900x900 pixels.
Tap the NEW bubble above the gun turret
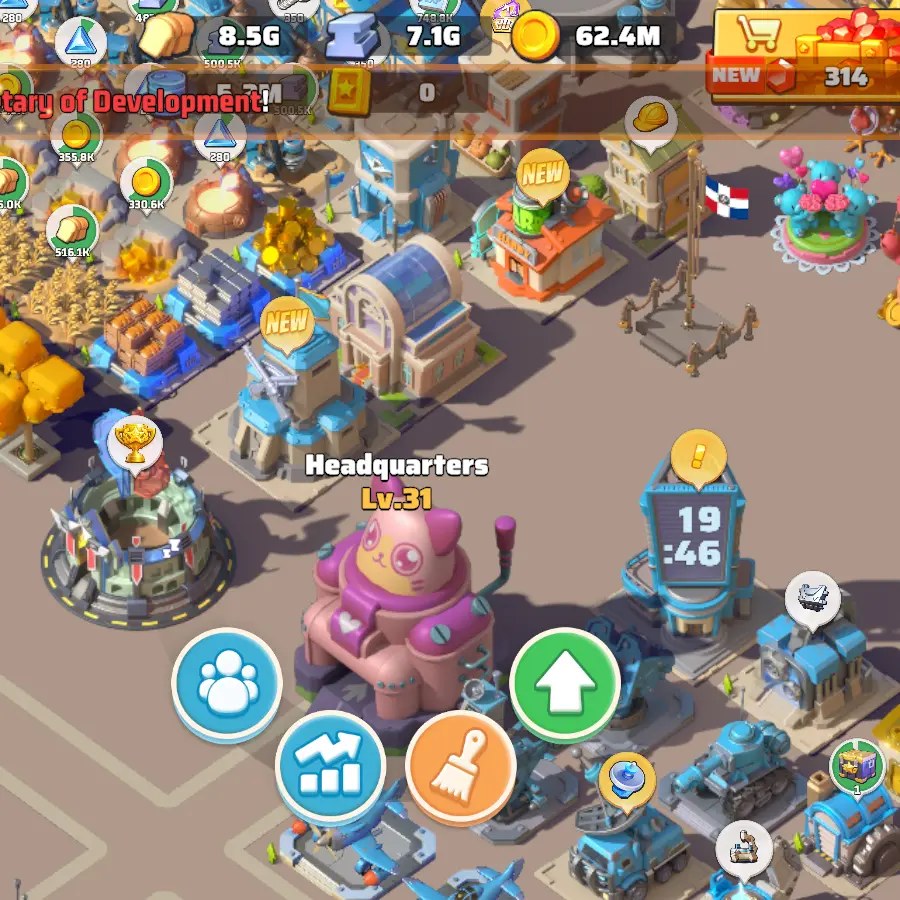point(287,324)
